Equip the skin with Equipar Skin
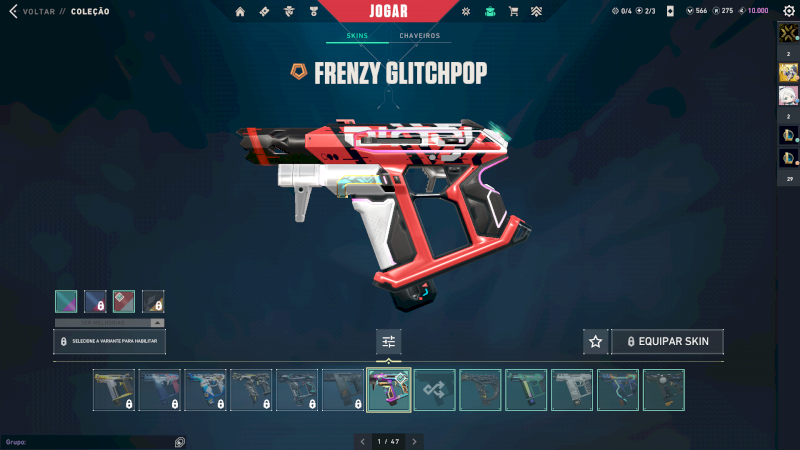The image size is (800, 450). 667,342
